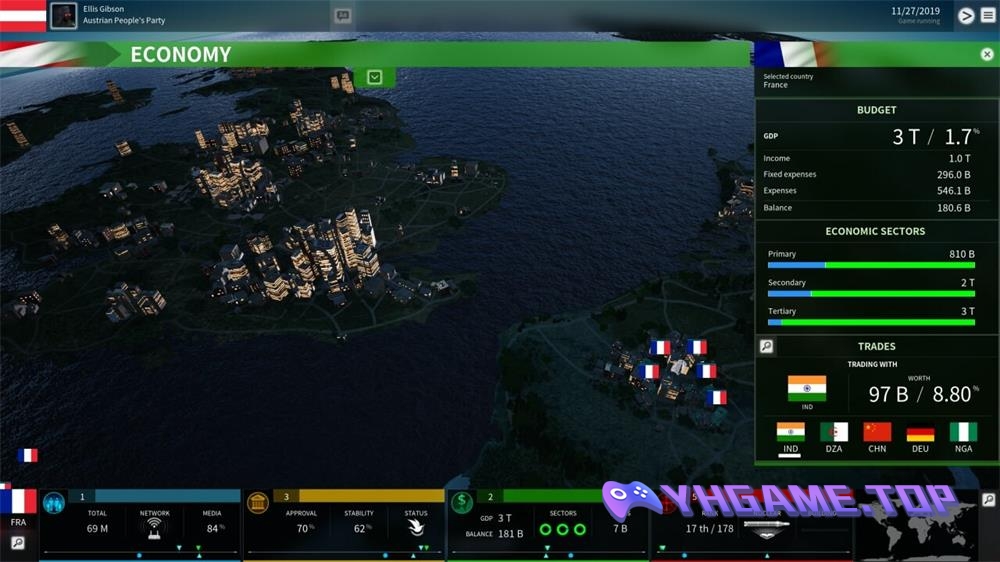Collapse the Economy header dropdown arrow
This screenshot has width=1000, height=562.
click(374, 77)
